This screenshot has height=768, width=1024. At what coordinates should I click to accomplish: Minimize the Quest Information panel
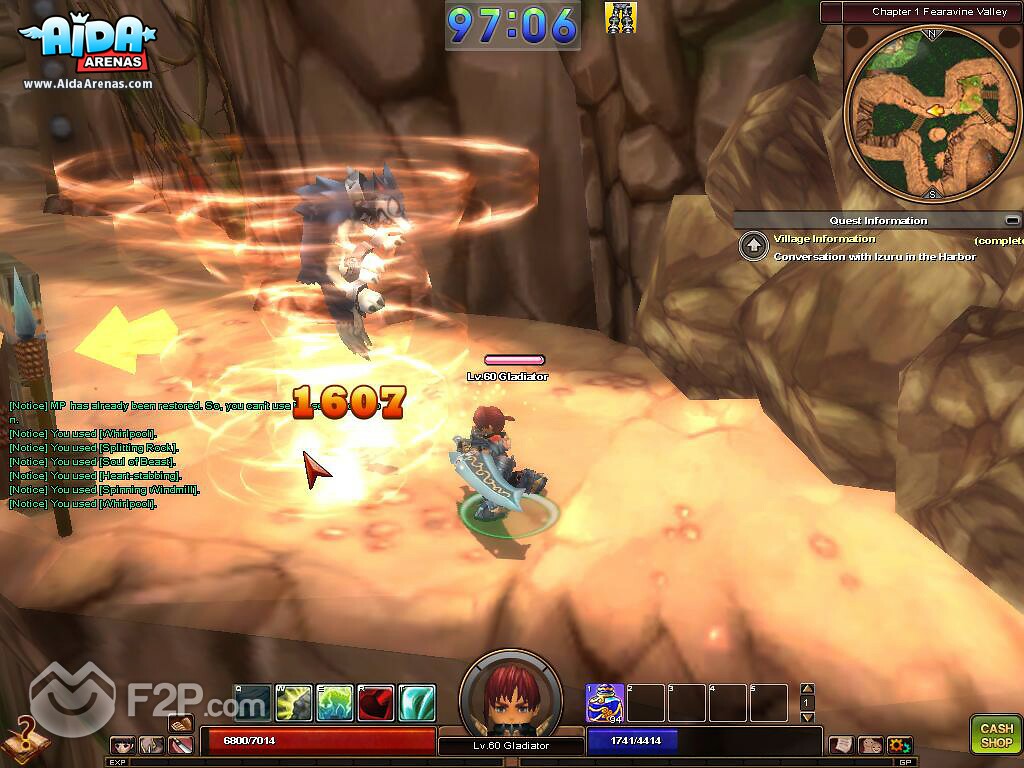click(1012, 220)
